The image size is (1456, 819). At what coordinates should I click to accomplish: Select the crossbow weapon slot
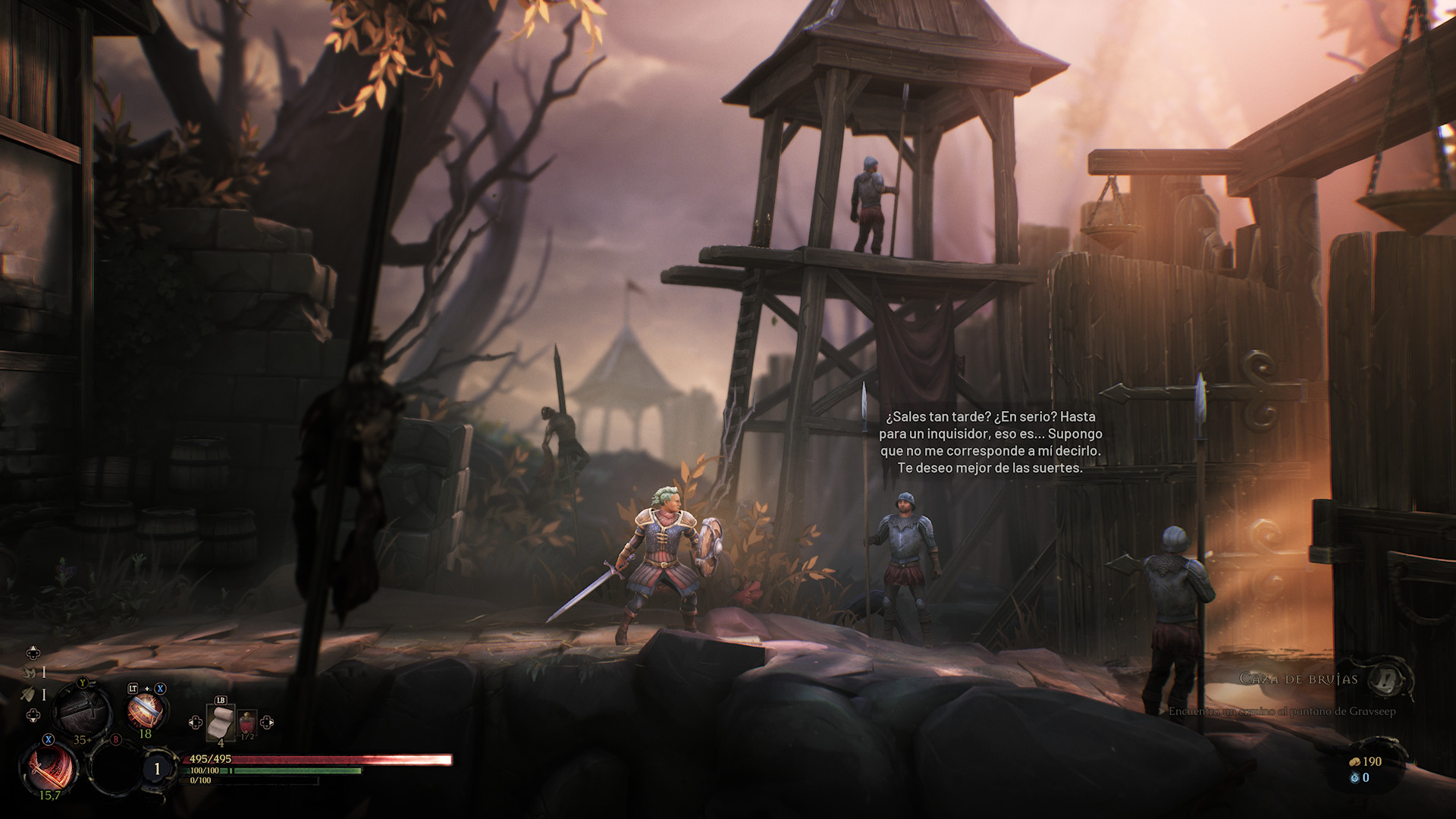click(82, 709)
